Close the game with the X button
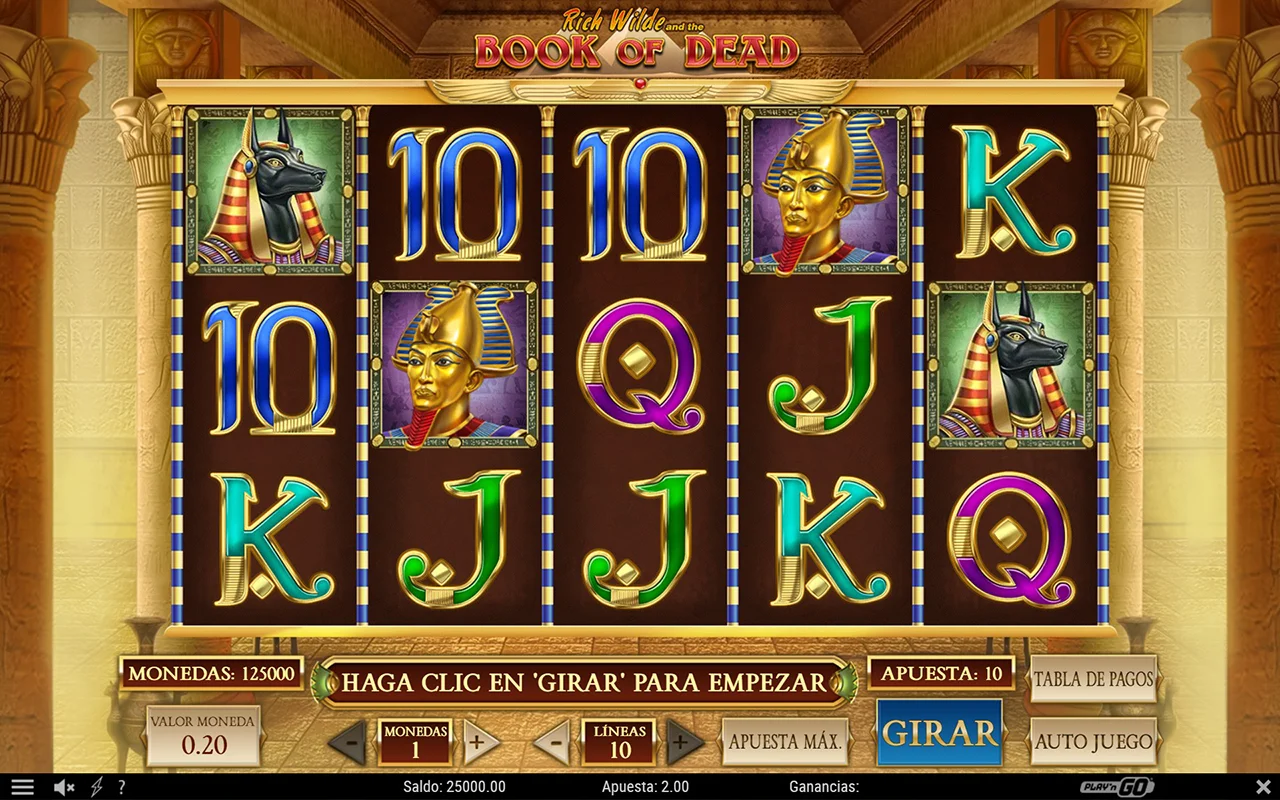Viewport: 1280px width, 800px height. pyautogui.click(x=1262, y=787)
